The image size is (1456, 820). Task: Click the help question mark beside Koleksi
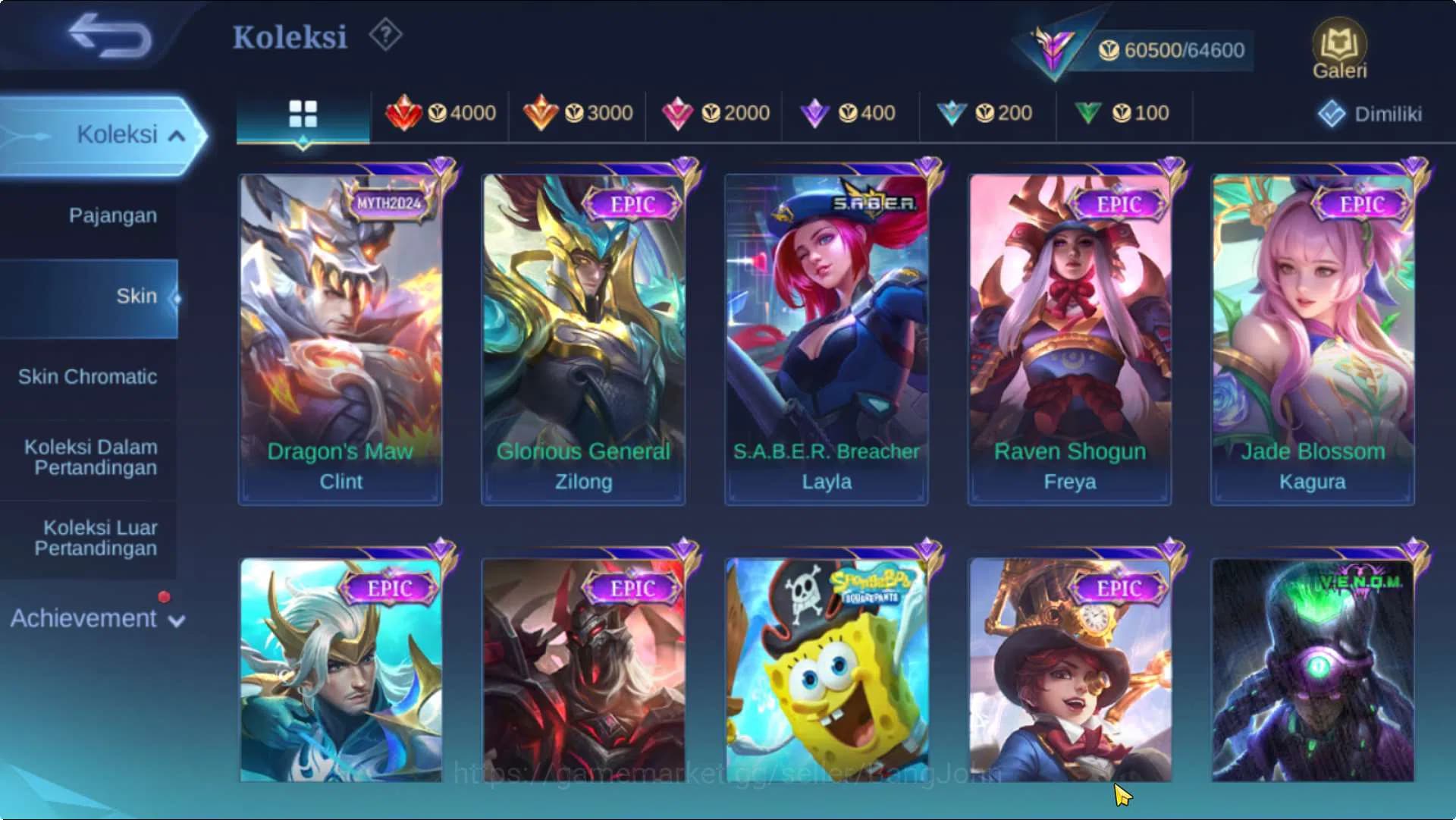(x=385, y=35)
